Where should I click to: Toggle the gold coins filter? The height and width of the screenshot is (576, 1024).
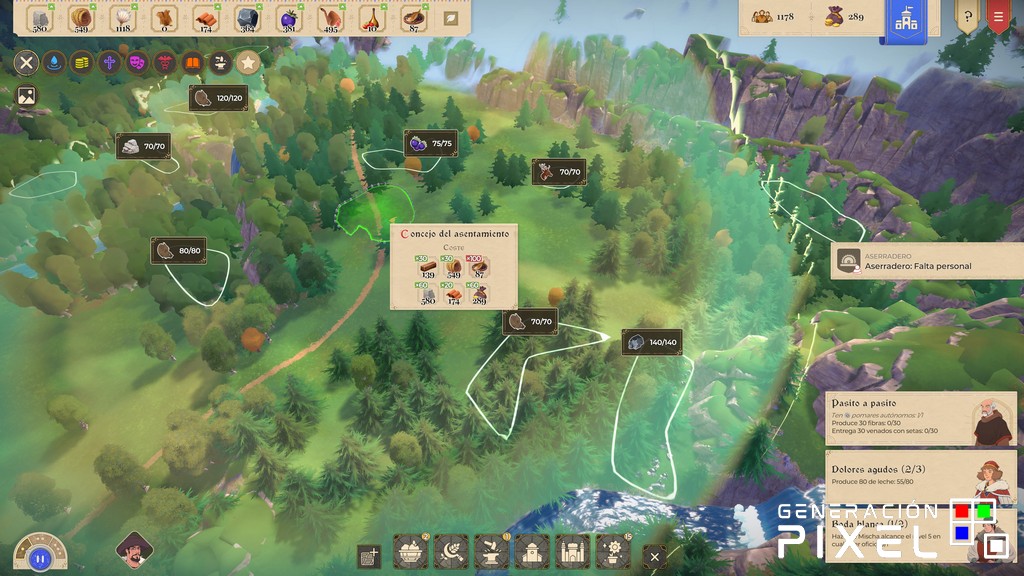pos(82,63)
